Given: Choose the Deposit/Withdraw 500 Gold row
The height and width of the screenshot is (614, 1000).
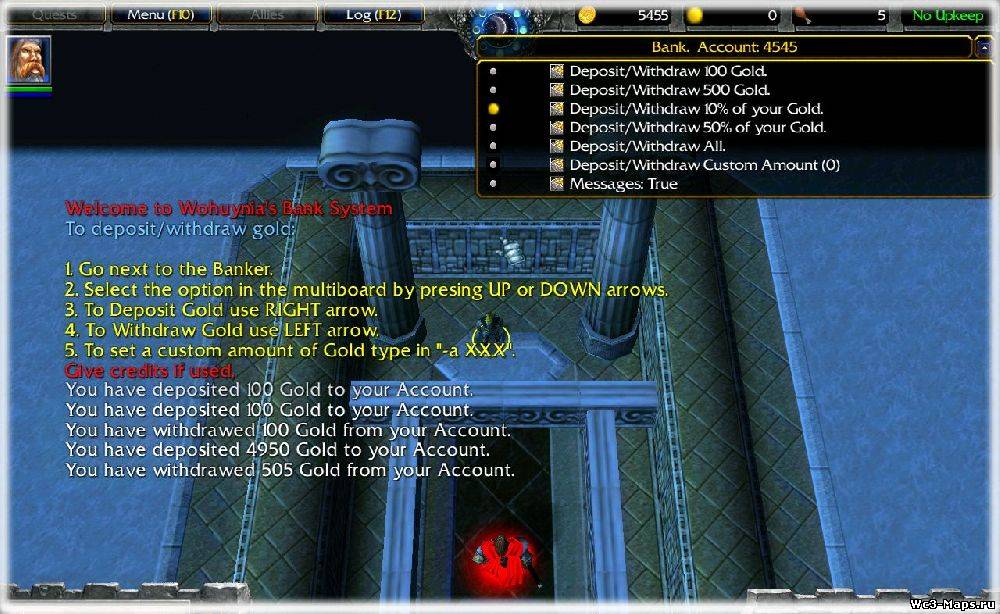Looking at the screenshot, I should tap(668, 90).
